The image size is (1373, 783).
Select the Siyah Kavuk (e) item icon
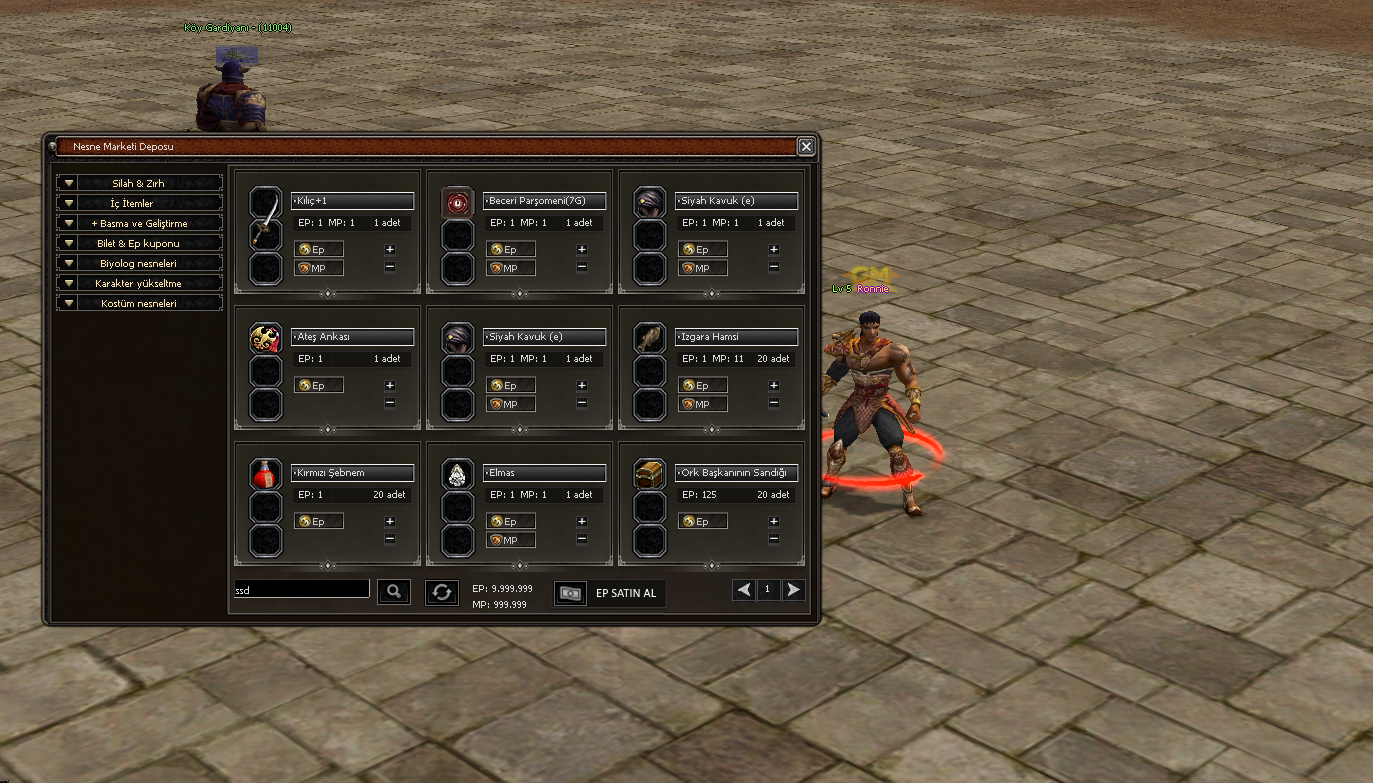649,200
